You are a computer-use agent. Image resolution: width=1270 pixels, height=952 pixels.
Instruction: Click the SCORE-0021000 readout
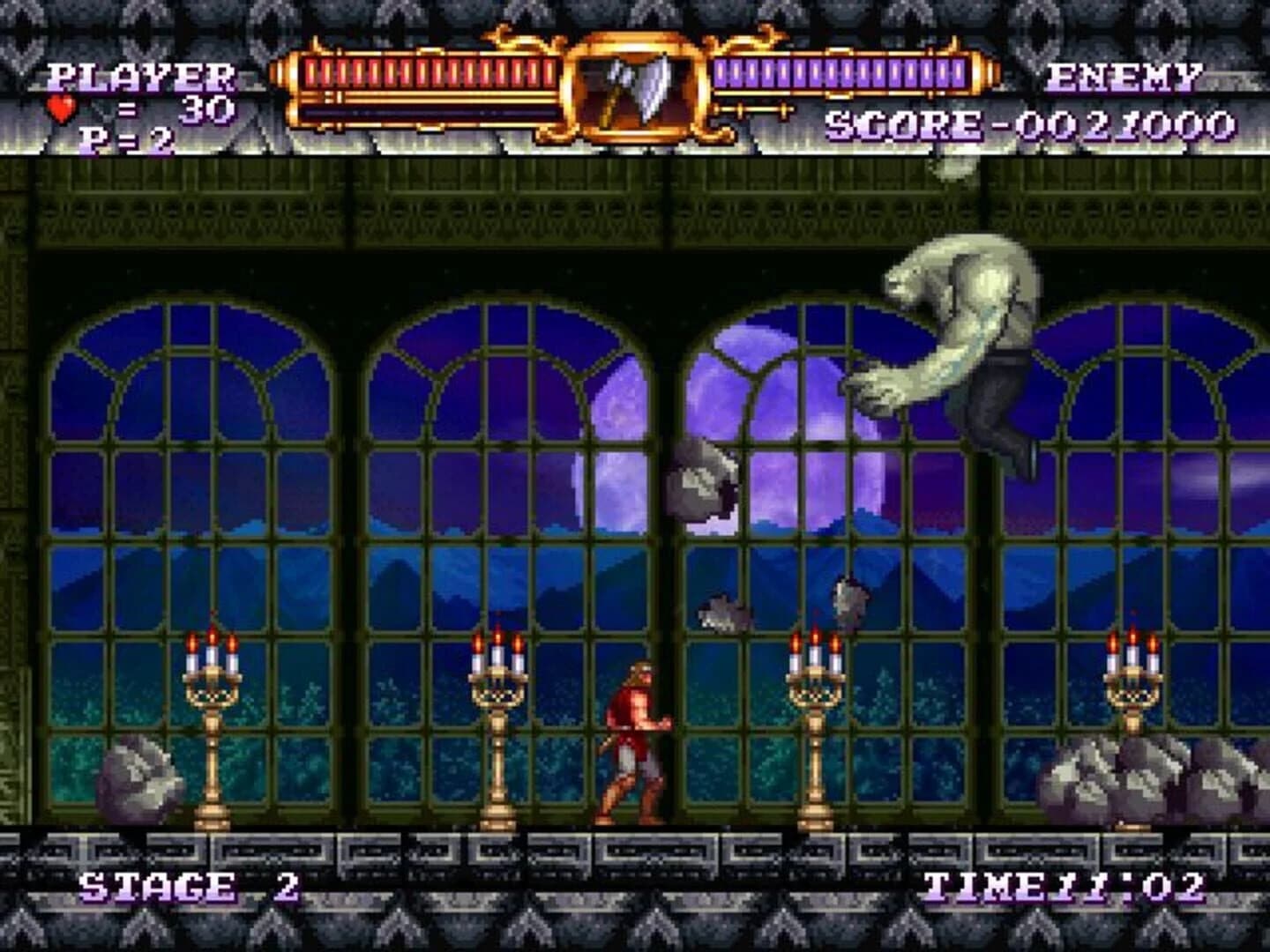(x=1032, y=123)
